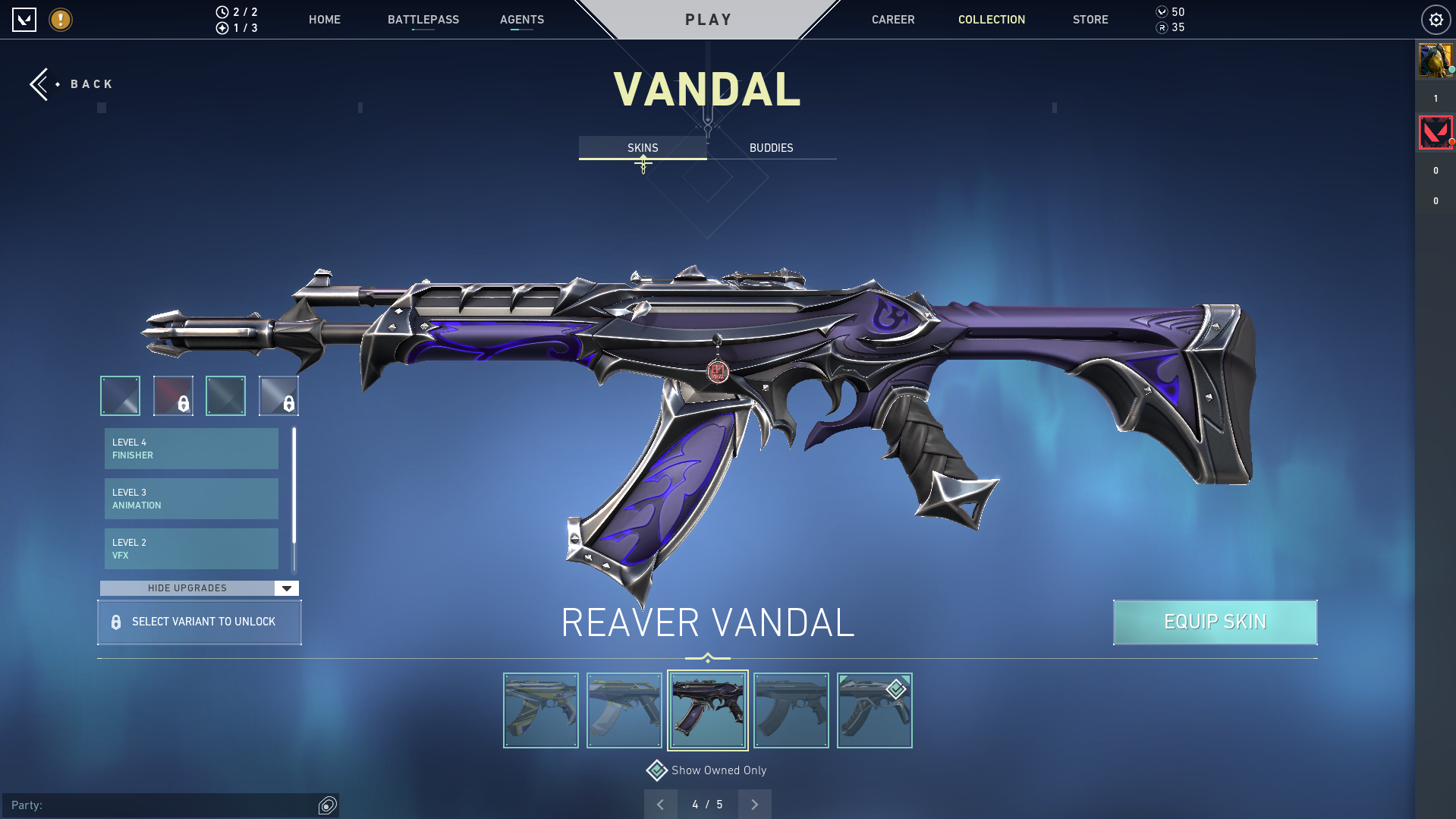Switch to the BUDDIES tab
Image resolution: width=1456 pixels, height=819 pixels.
tap(770, 147)
